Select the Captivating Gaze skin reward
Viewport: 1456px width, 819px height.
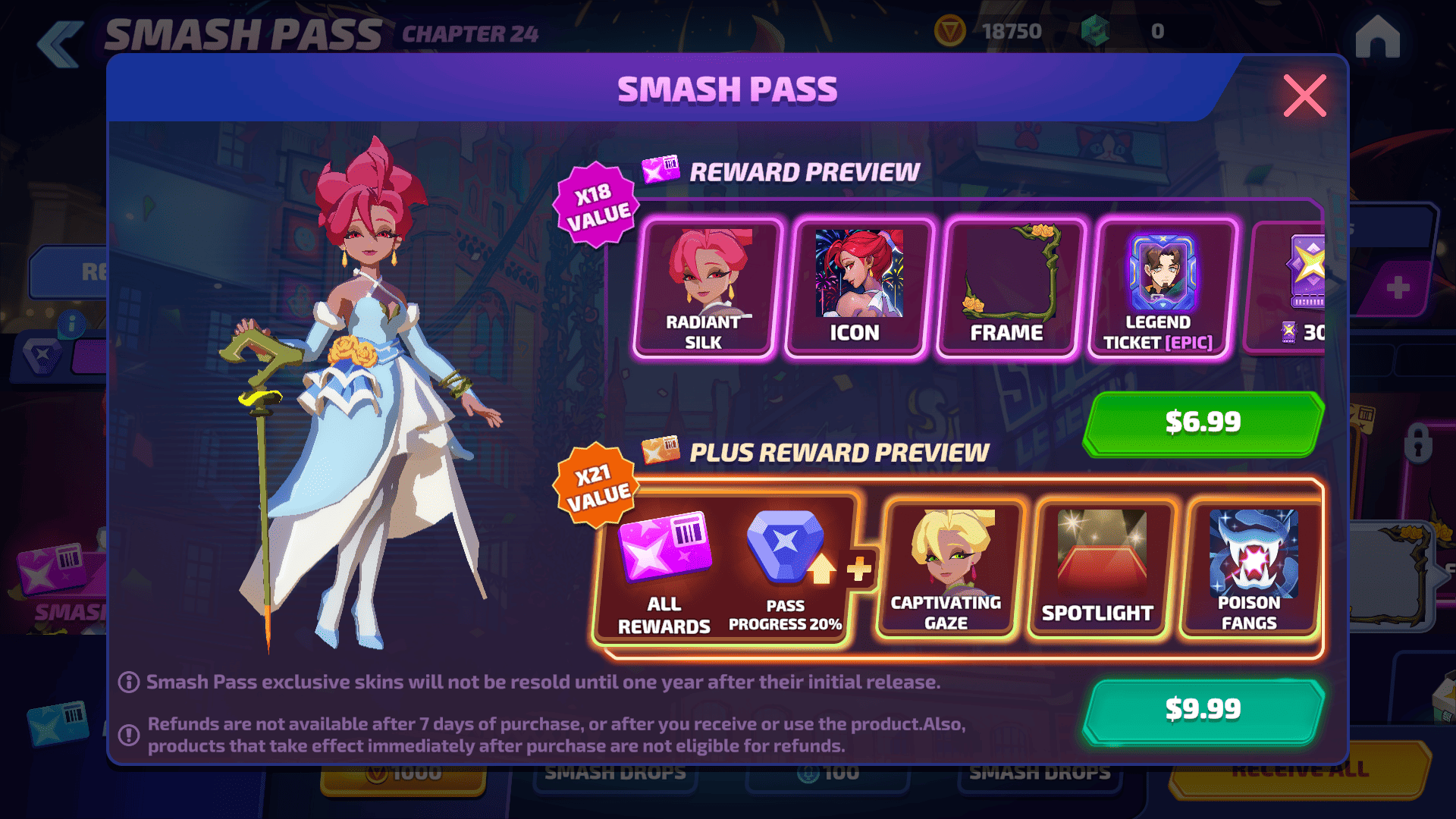click(x=946, y=570)
